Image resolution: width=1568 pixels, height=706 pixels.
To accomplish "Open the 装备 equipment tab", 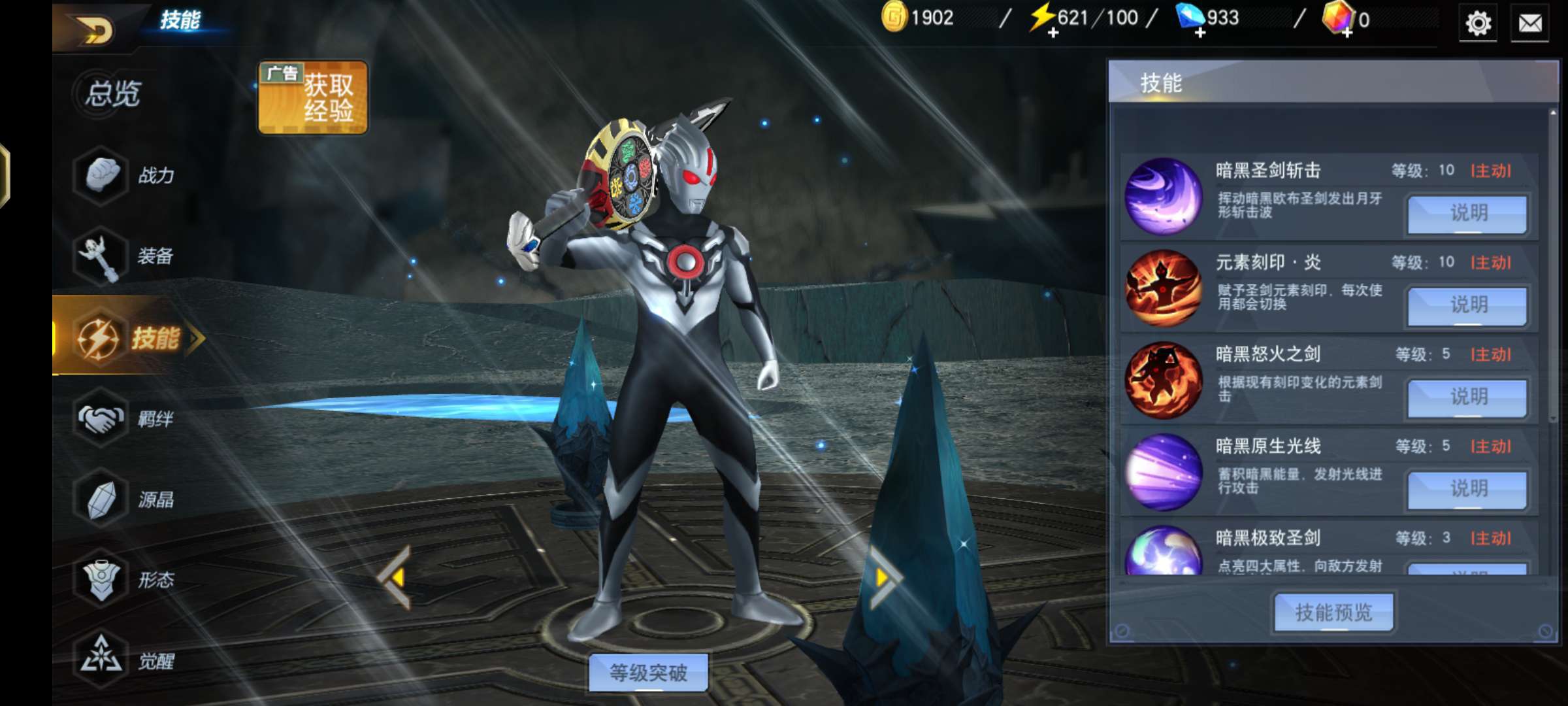I will click(124, 256).
